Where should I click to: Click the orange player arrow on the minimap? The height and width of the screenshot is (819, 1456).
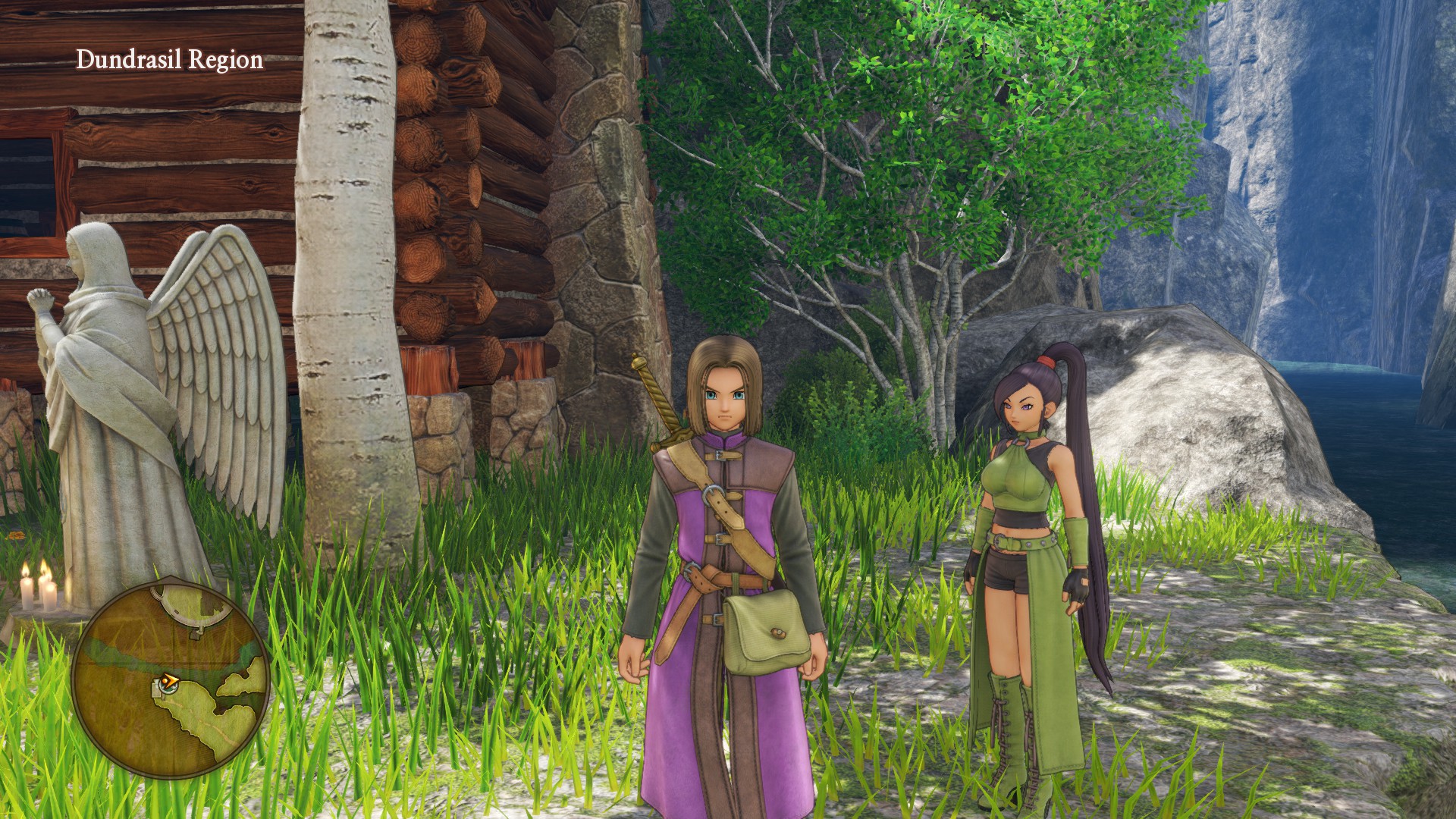coord(169,682)
